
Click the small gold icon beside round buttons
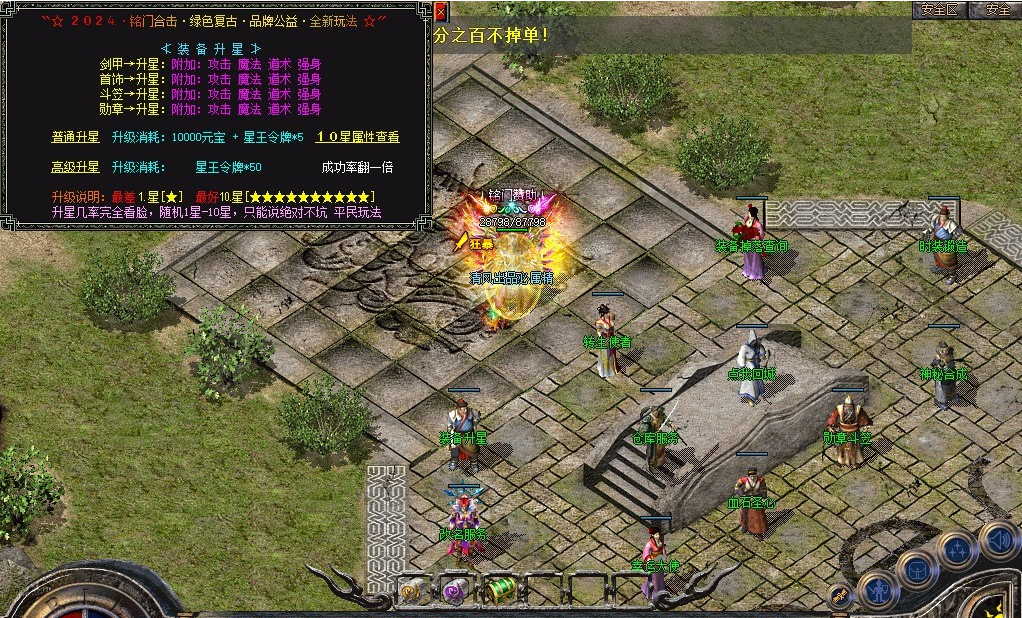point(841,595)
